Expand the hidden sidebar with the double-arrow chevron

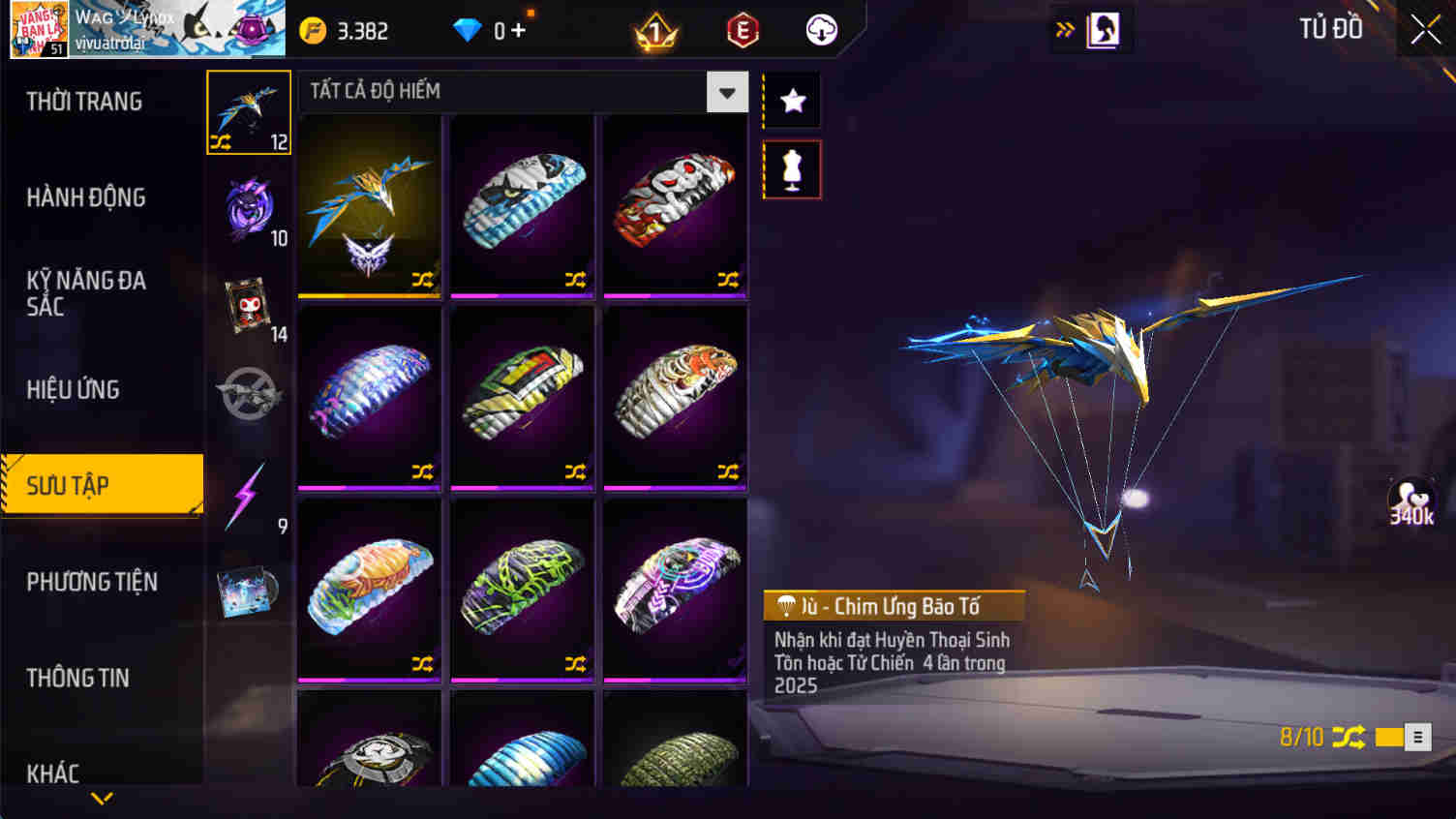point(1063,30)
